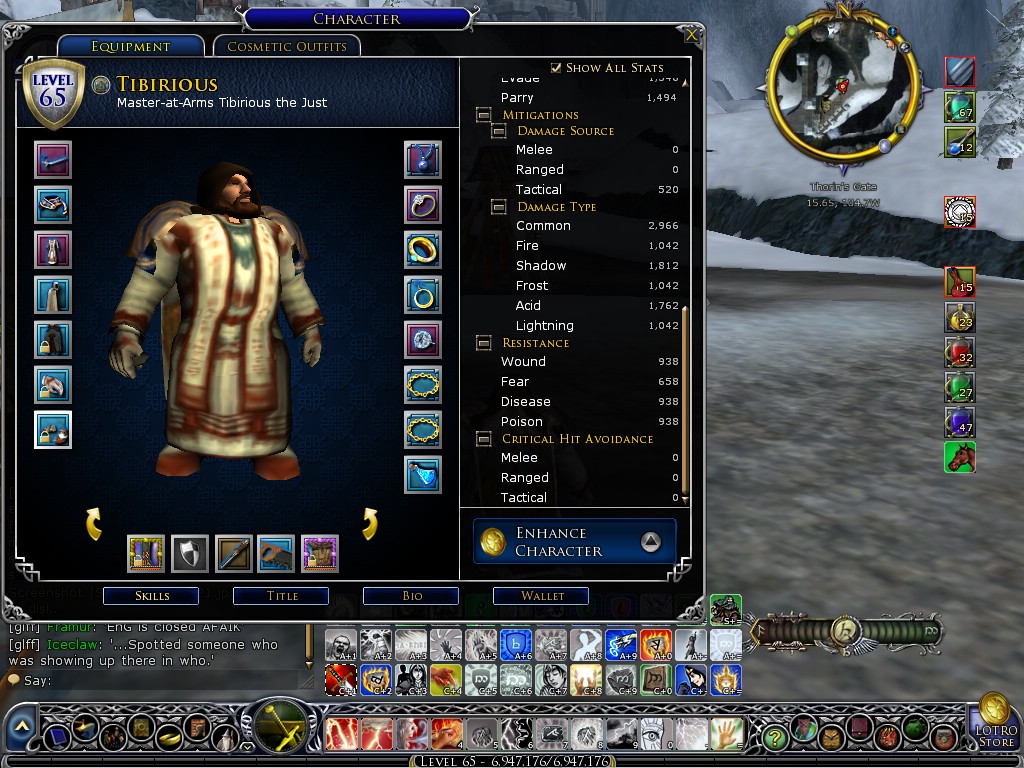Toggle the Show All Stats checkbox

point(557,68)
